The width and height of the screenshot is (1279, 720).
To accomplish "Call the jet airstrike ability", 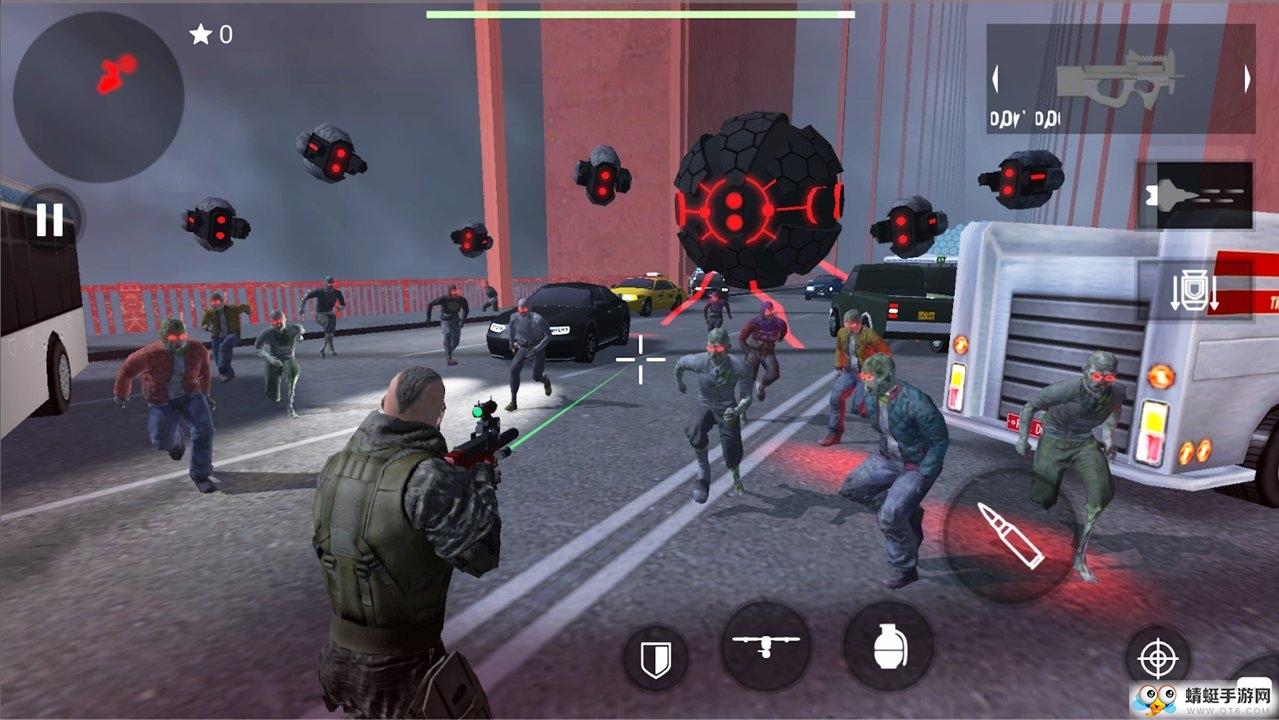I will tap(1194, 194).
